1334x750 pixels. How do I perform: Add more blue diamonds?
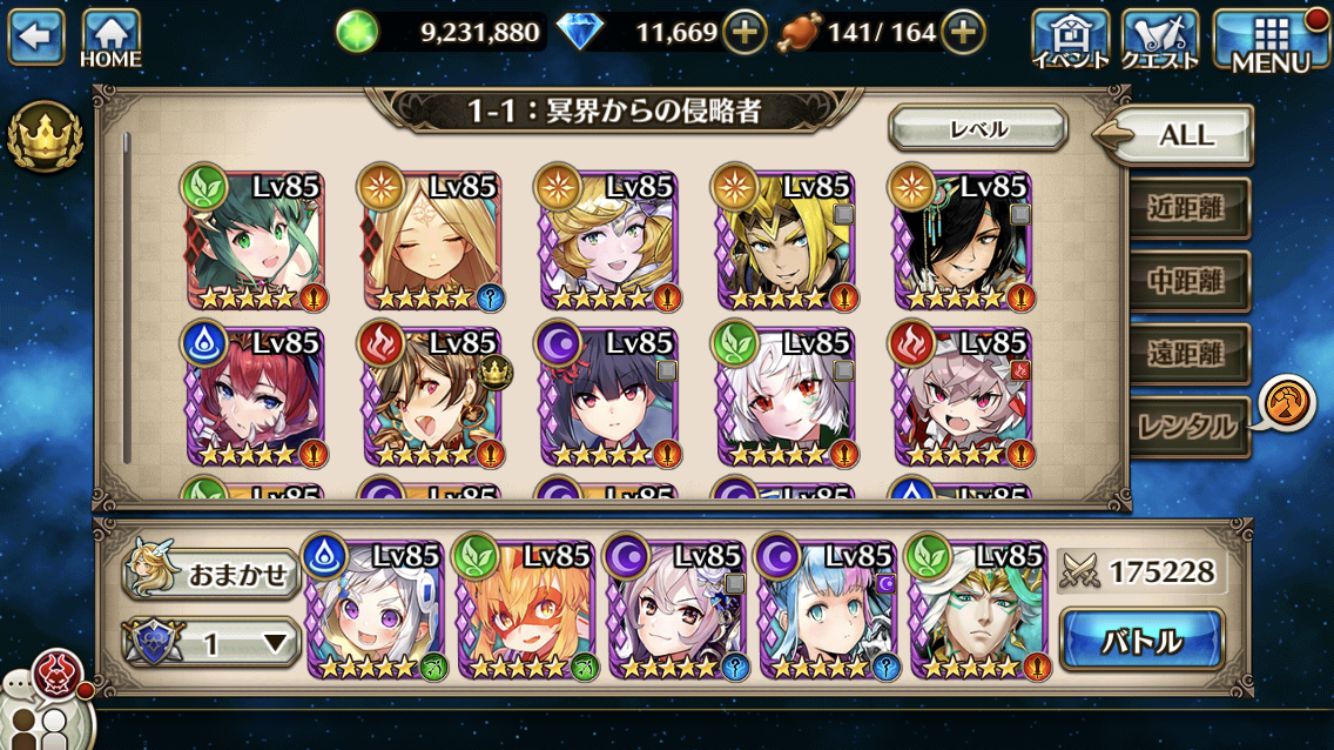pyautogui.click(x=743, y=33)
